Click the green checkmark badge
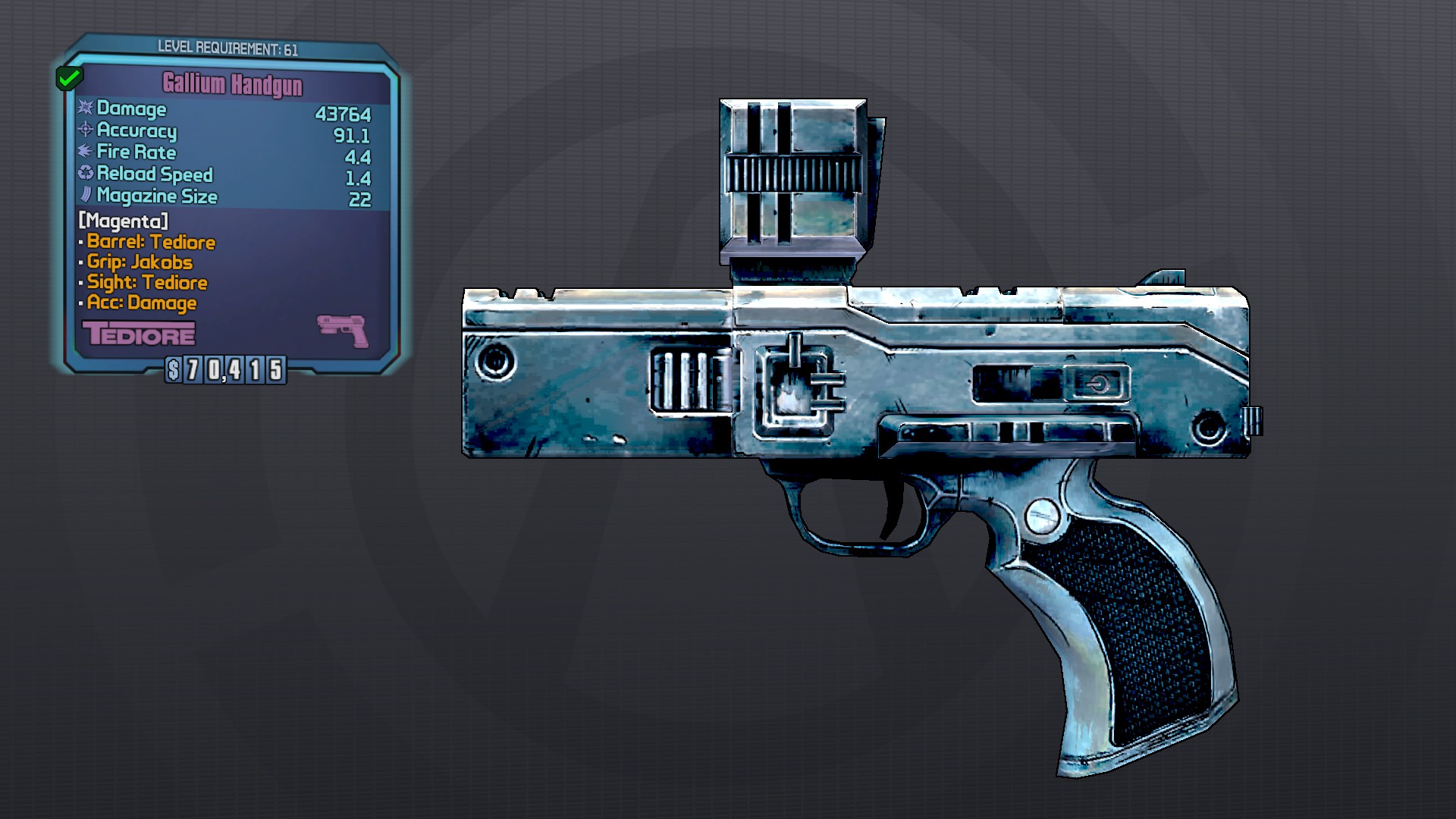The width and height of the screenshot is (1456, 819). 69,77
